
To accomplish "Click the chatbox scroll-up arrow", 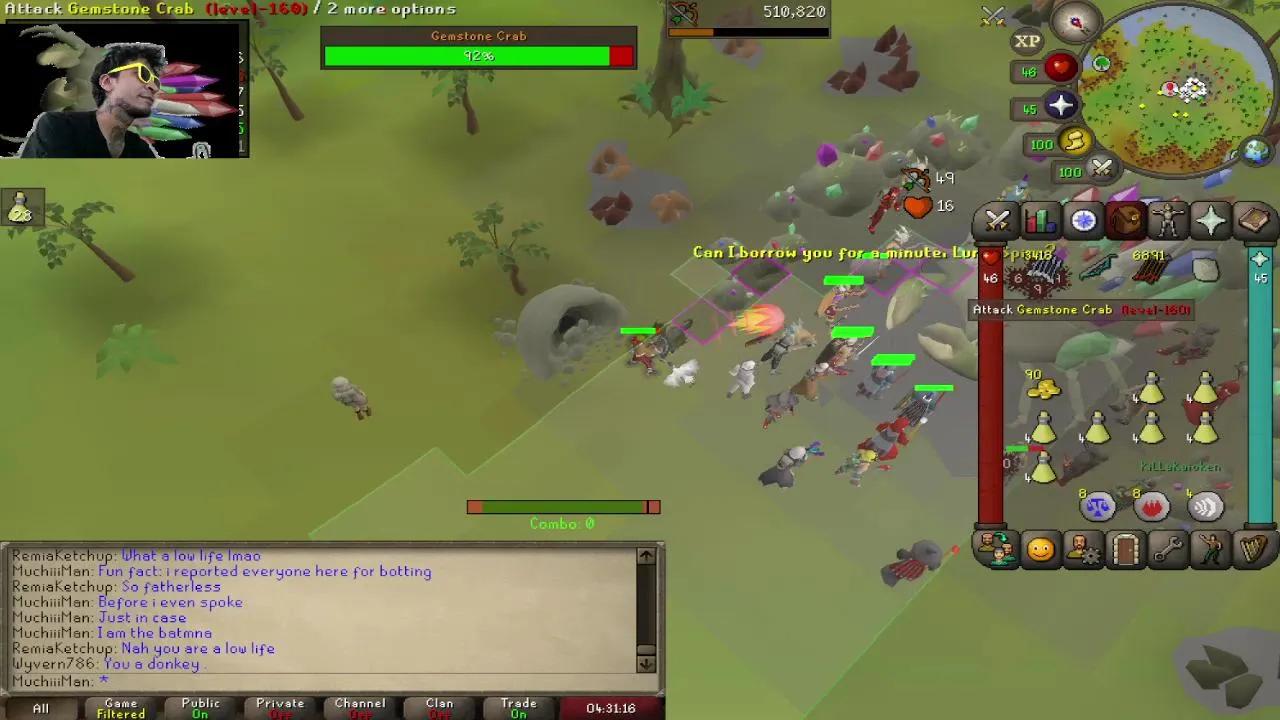I will [x=645, y=556].
